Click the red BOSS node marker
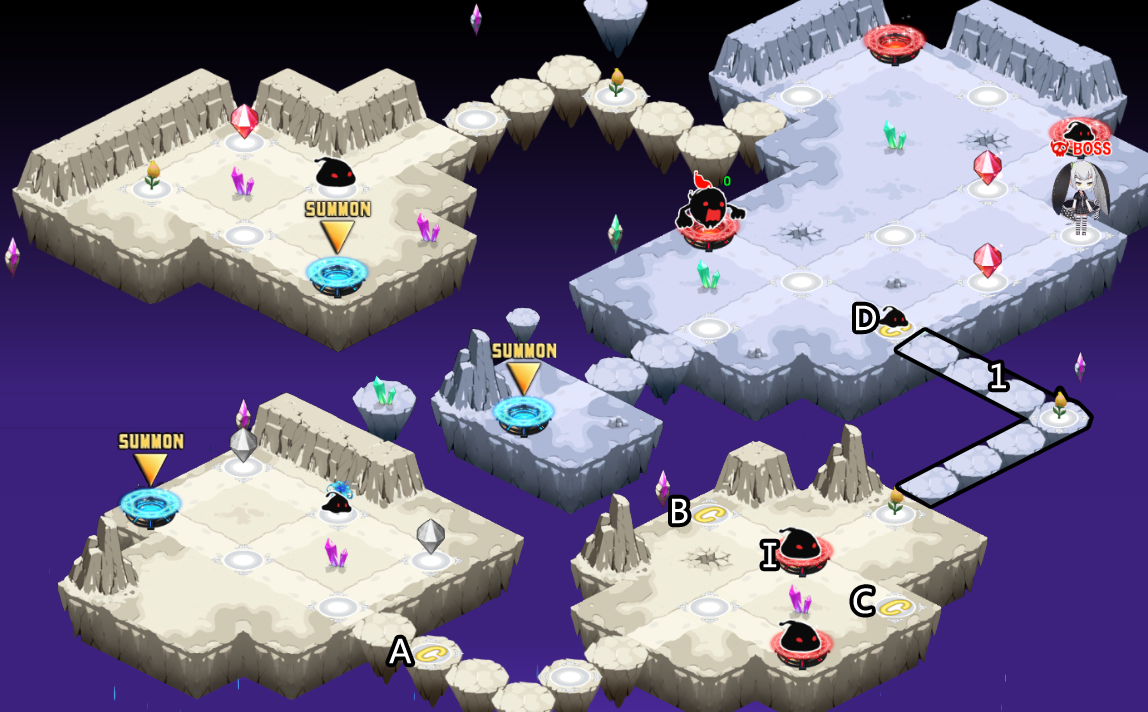The image size is (1148, 712). click(1080, 136)
